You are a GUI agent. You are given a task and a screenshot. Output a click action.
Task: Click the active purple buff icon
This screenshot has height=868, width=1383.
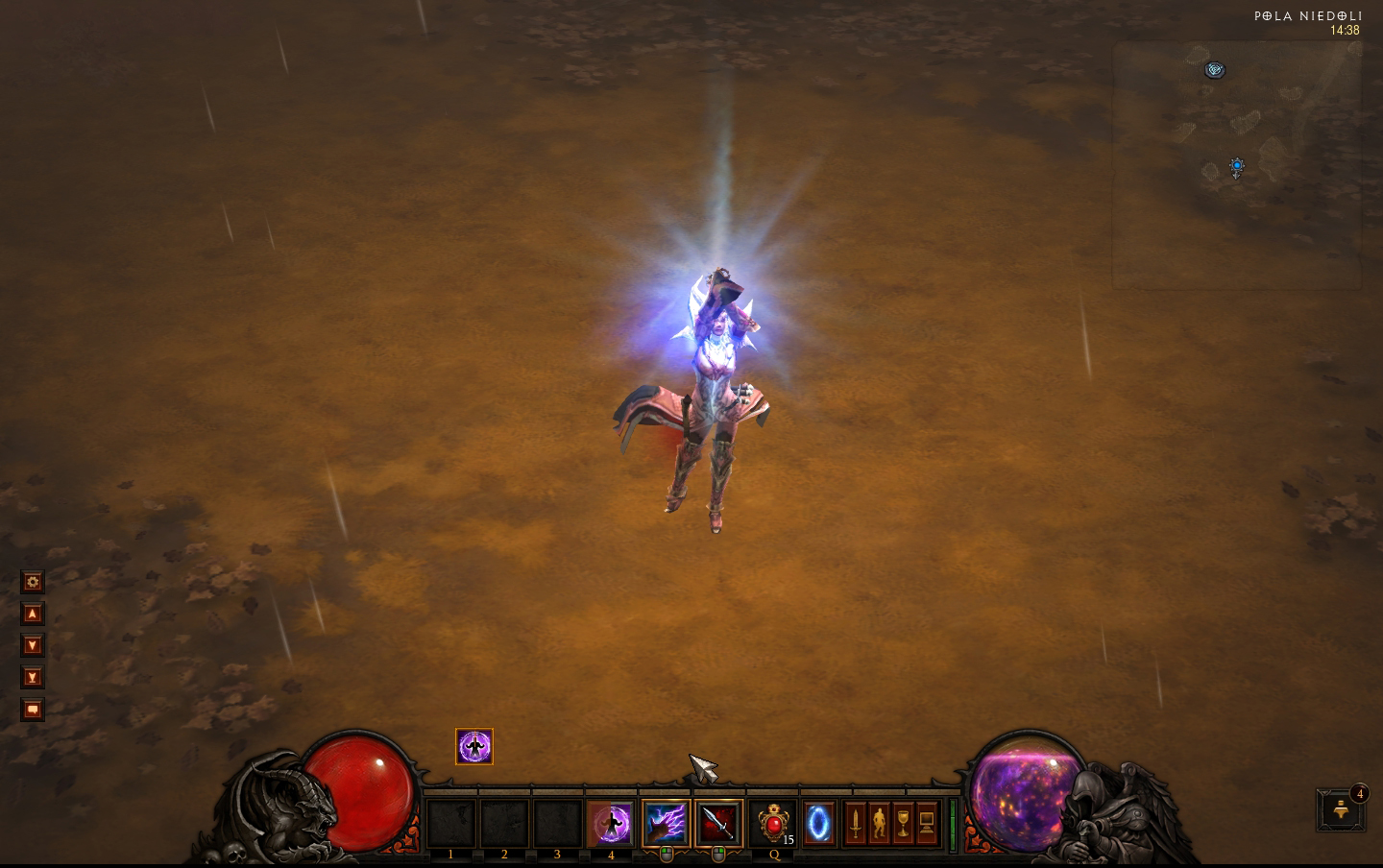(473, 746)
